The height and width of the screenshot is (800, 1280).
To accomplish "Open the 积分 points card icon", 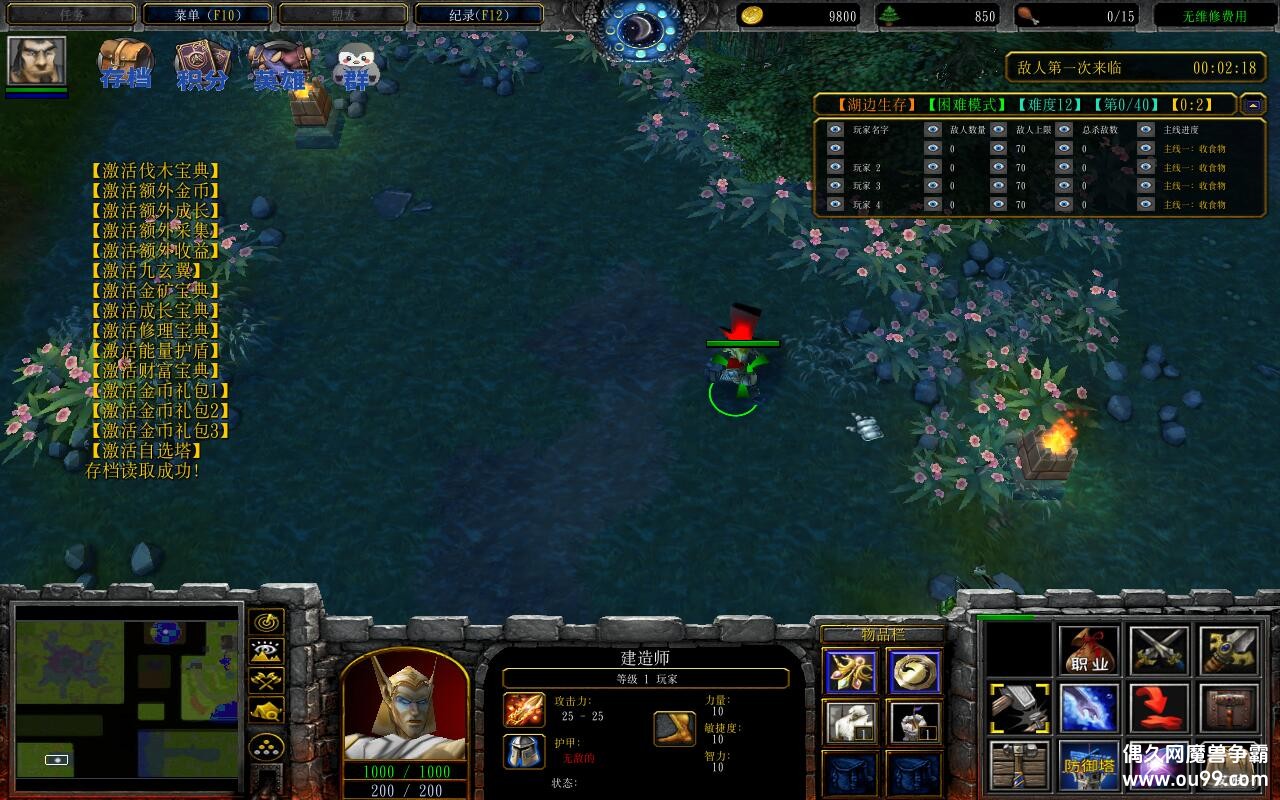I will pos(202,66).
